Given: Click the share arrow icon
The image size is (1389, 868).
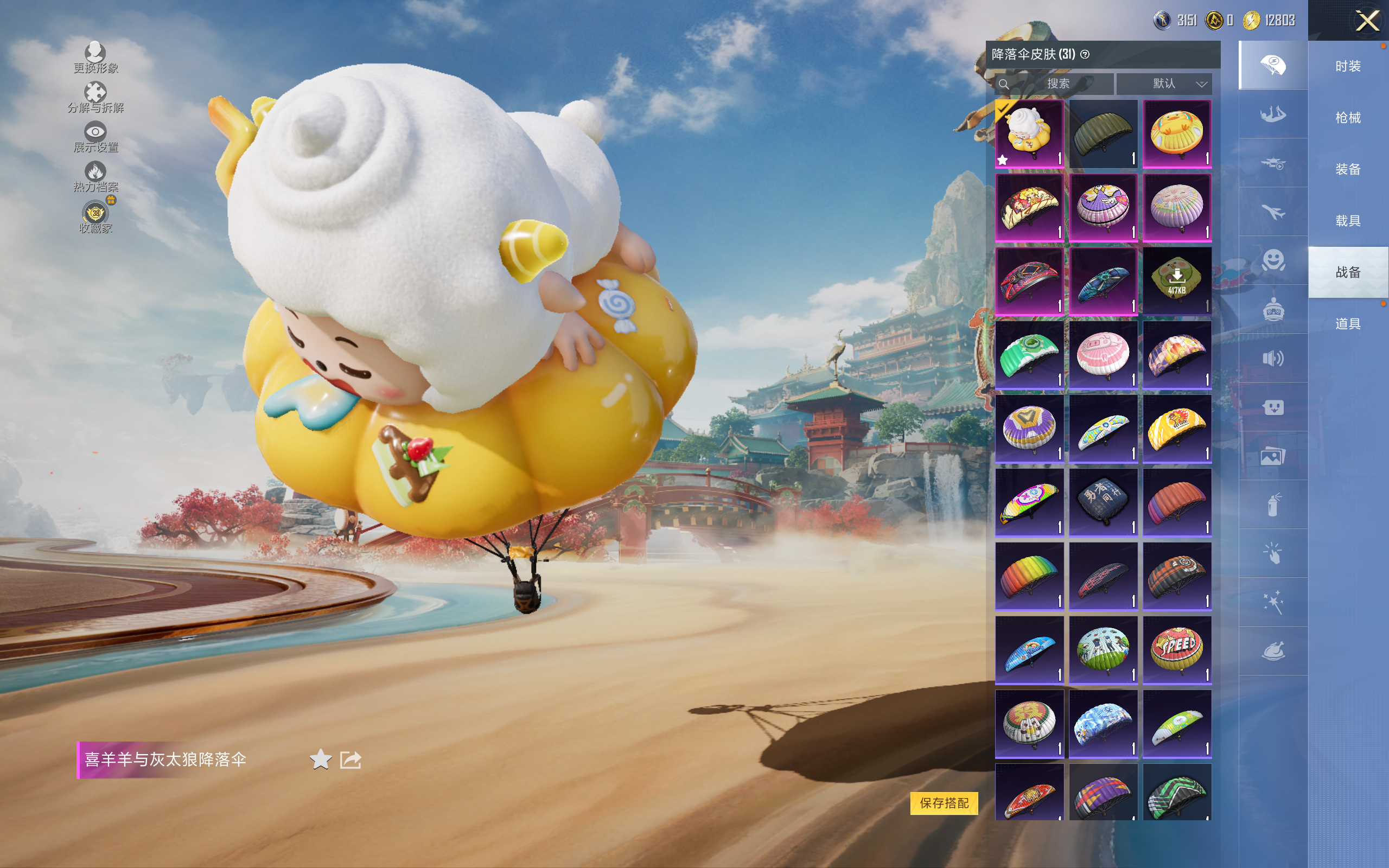Looking at the screenshot, I should (x=350, y=759).
